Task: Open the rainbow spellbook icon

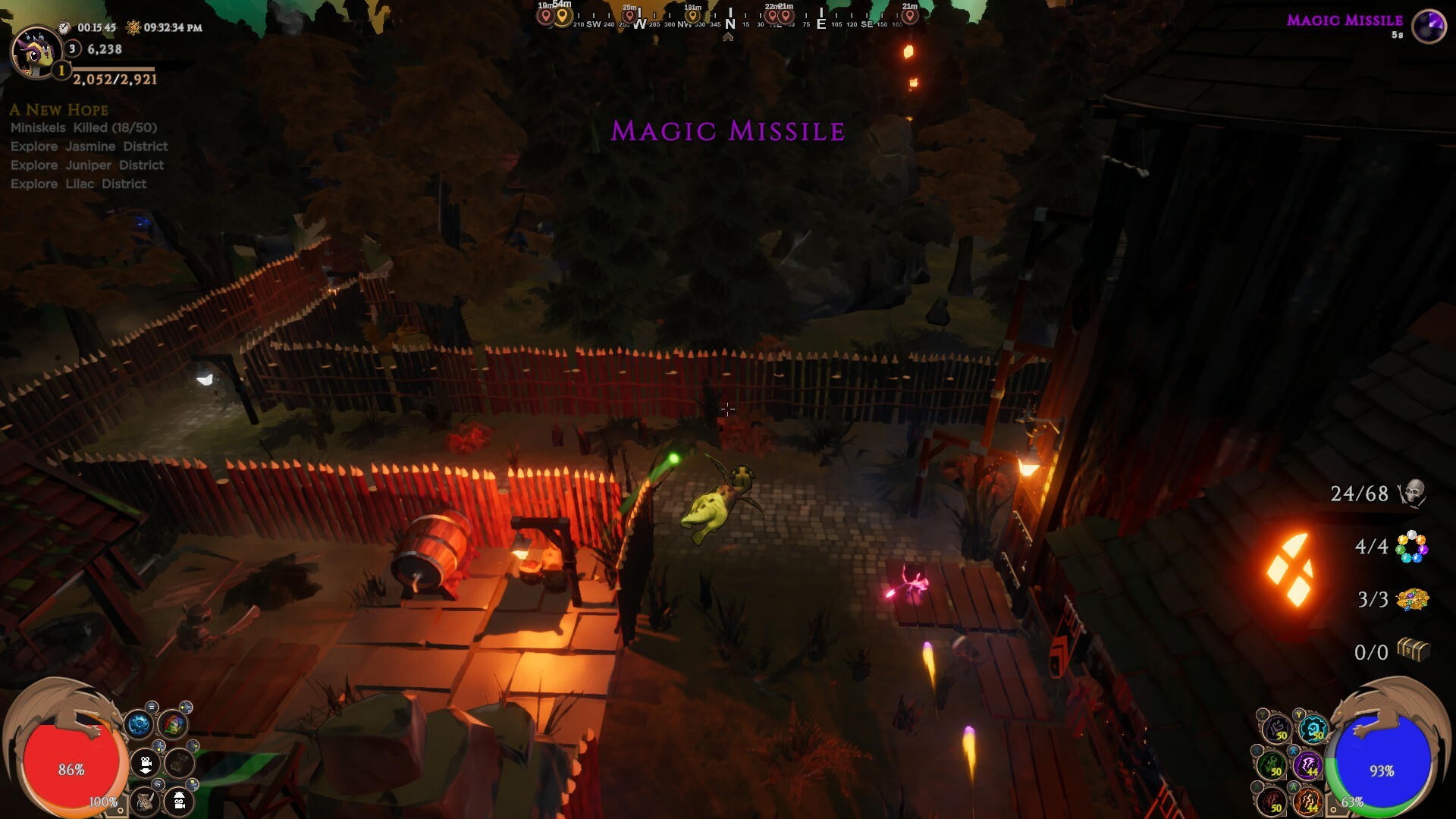Action: tap(173, 724)
